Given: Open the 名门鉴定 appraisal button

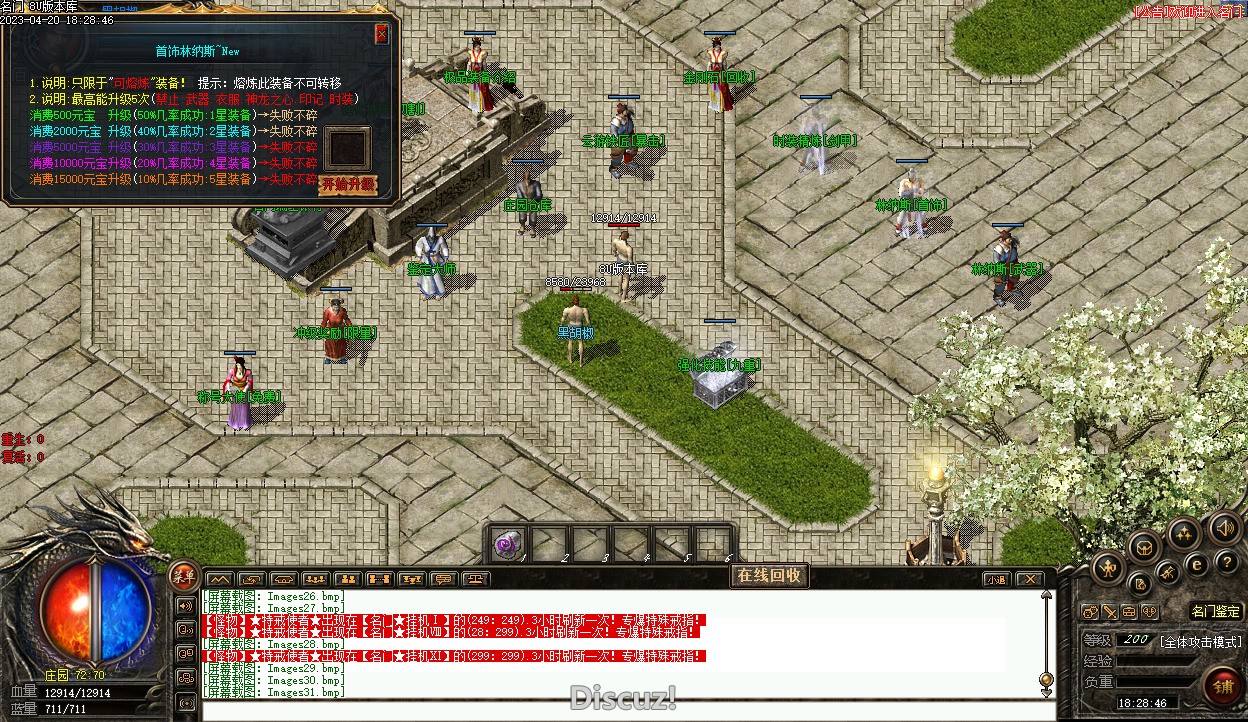Looking at the screenshot, I should point(1216,611).
